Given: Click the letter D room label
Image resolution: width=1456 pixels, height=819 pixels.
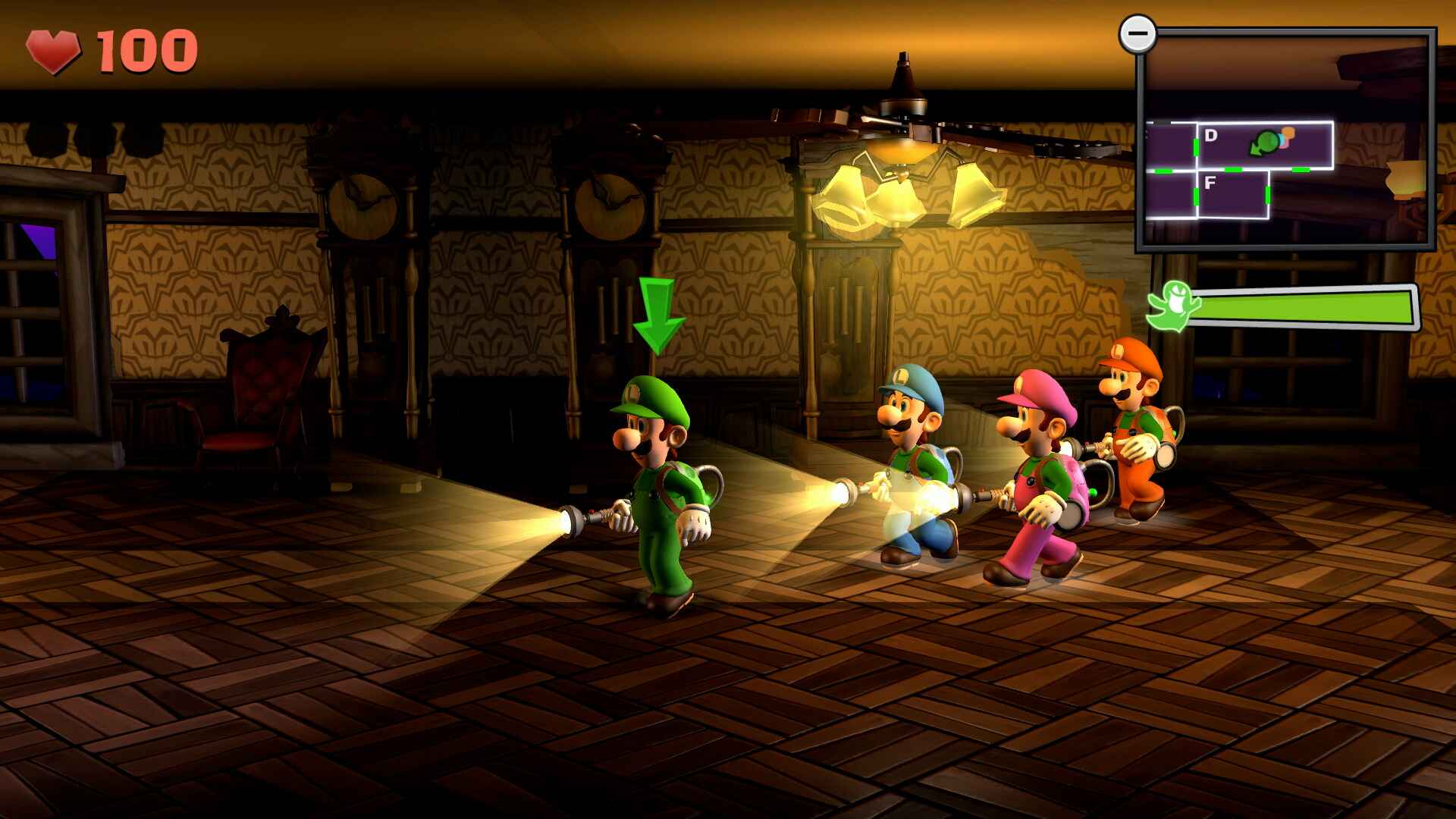Looking at the screenshot, I should click(1211, 135).
